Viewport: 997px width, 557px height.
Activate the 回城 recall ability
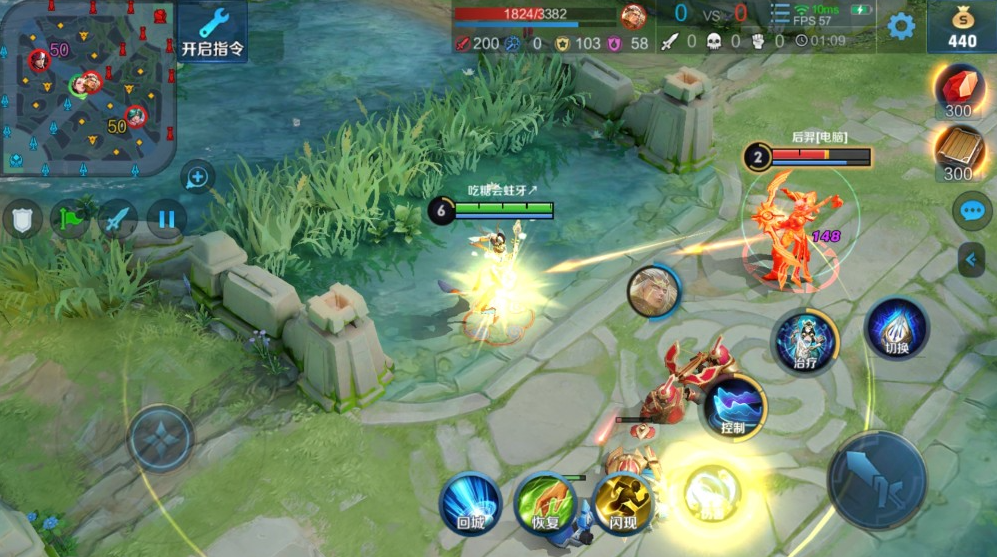471,500
